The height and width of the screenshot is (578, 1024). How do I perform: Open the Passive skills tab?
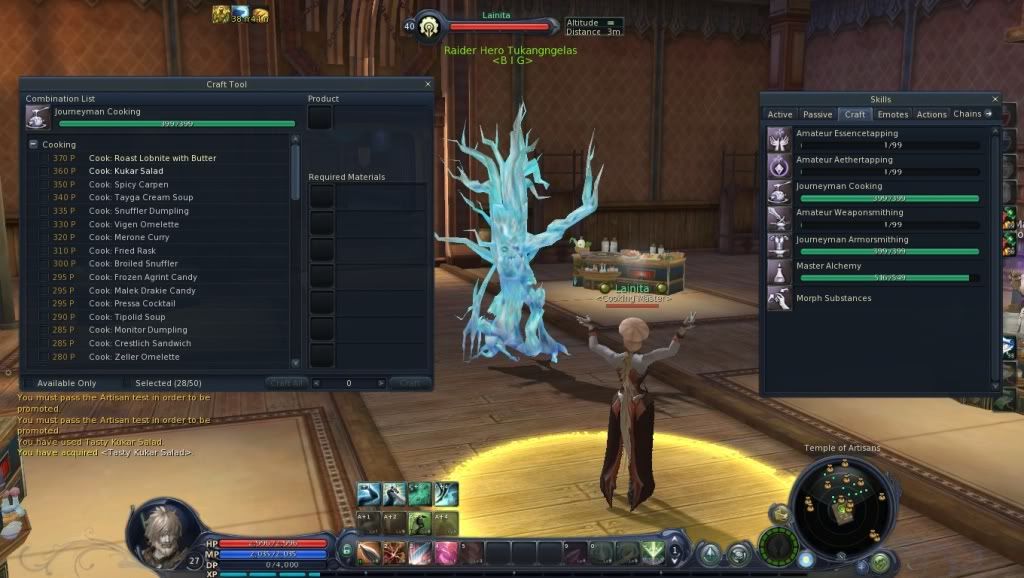(x=817, y=115)
